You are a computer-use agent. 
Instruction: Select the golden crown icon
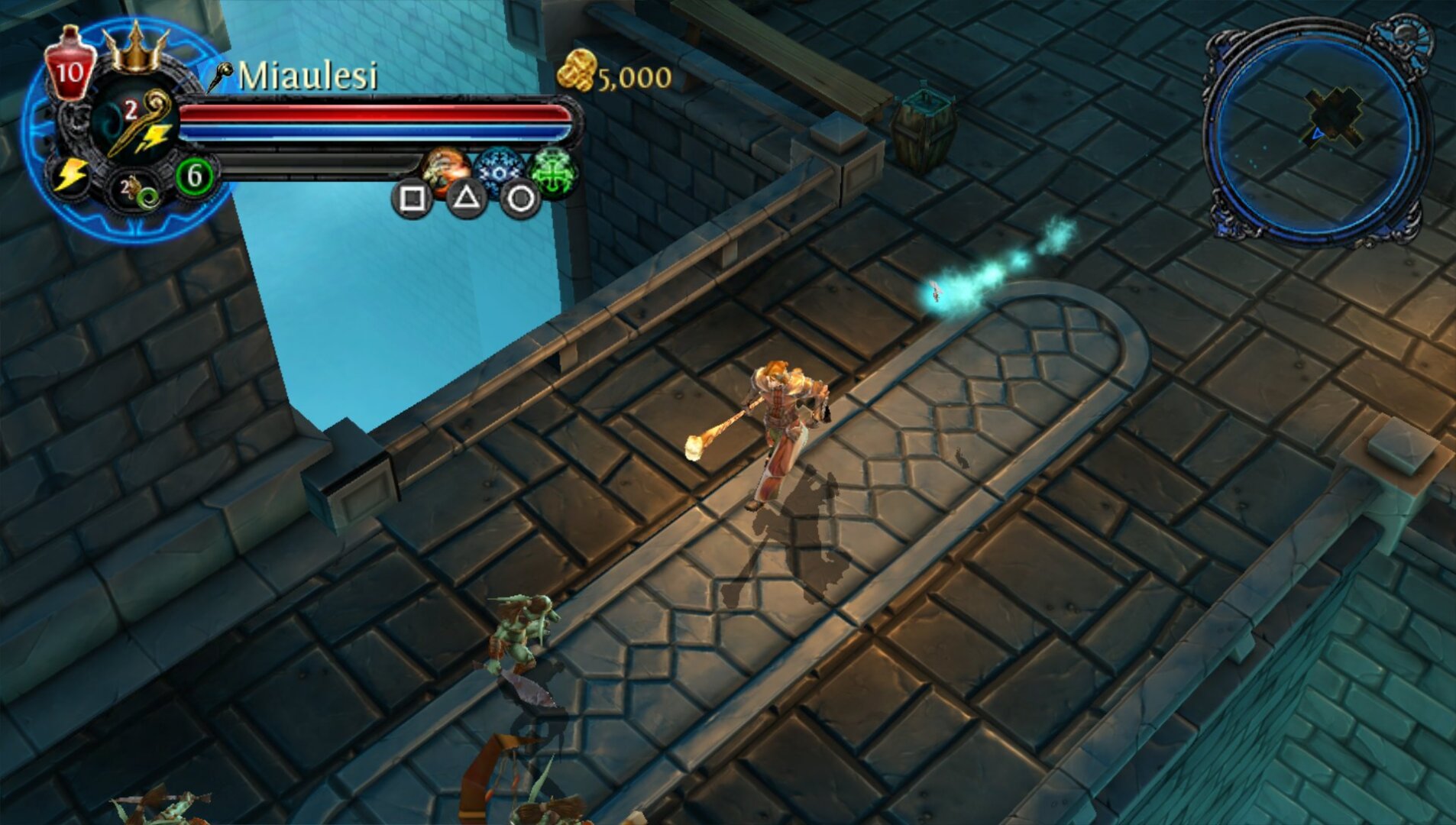tap(136, 47)
